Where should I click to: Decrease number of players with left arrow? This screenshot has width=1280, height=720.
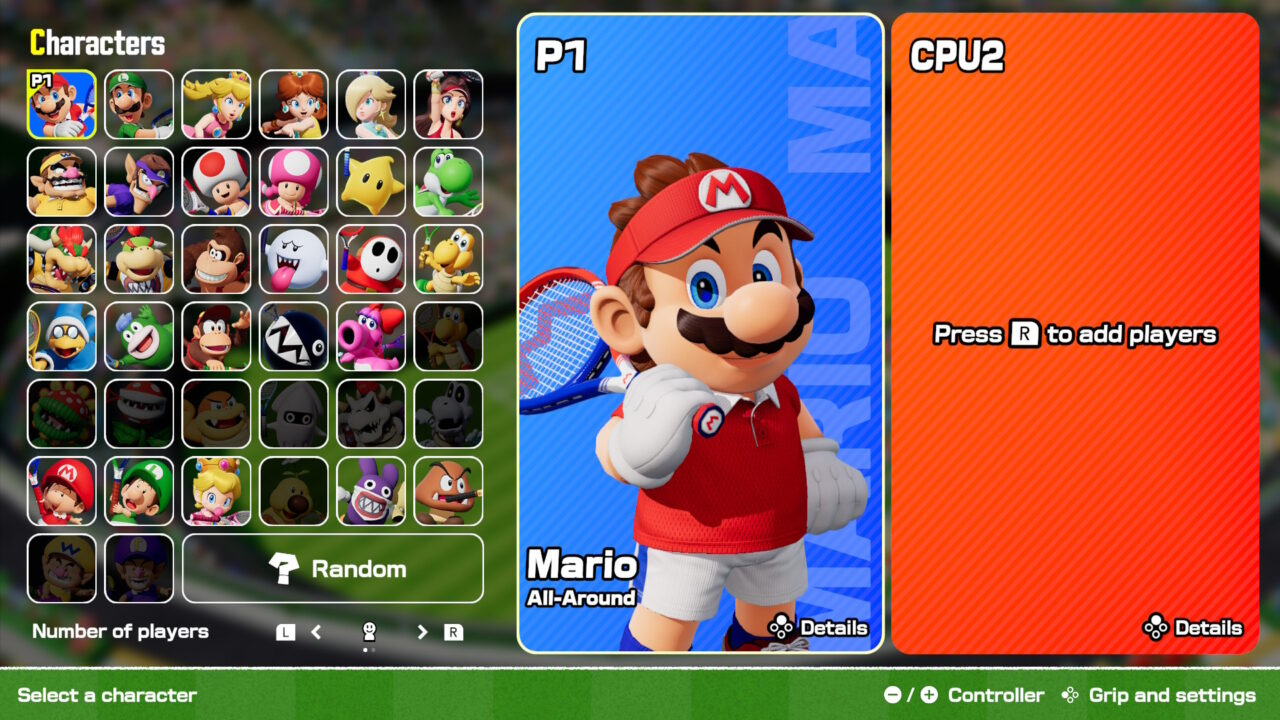(x=316, y=632)
